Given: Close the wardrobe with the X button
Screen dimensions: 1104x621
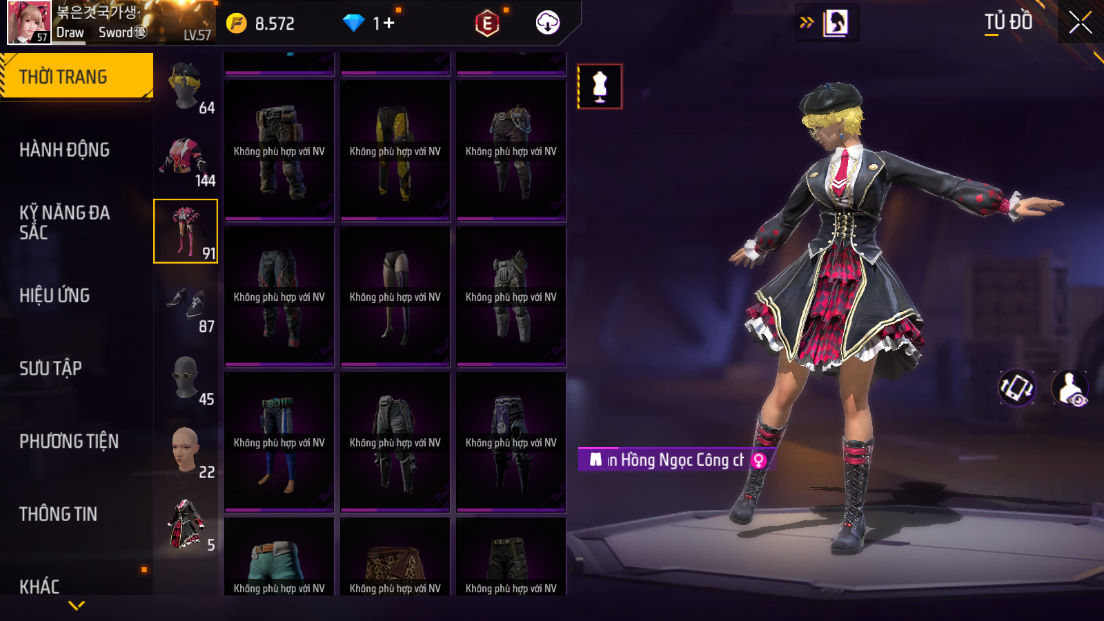Looking at the screenshot, I should pos(1080,23).
